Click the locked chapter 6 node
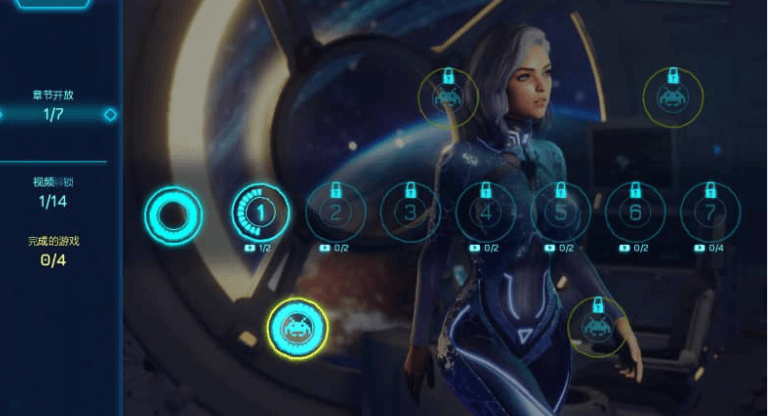 coord(635,212)
